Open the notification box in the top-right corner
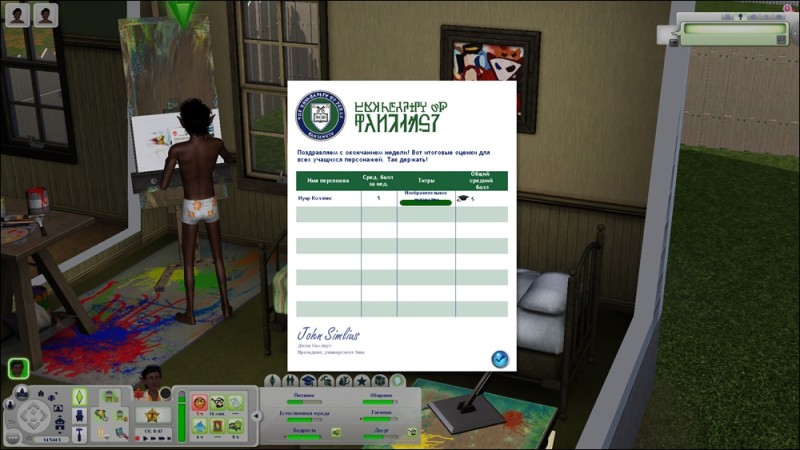The image size is (800, 450). click(733, 33)
